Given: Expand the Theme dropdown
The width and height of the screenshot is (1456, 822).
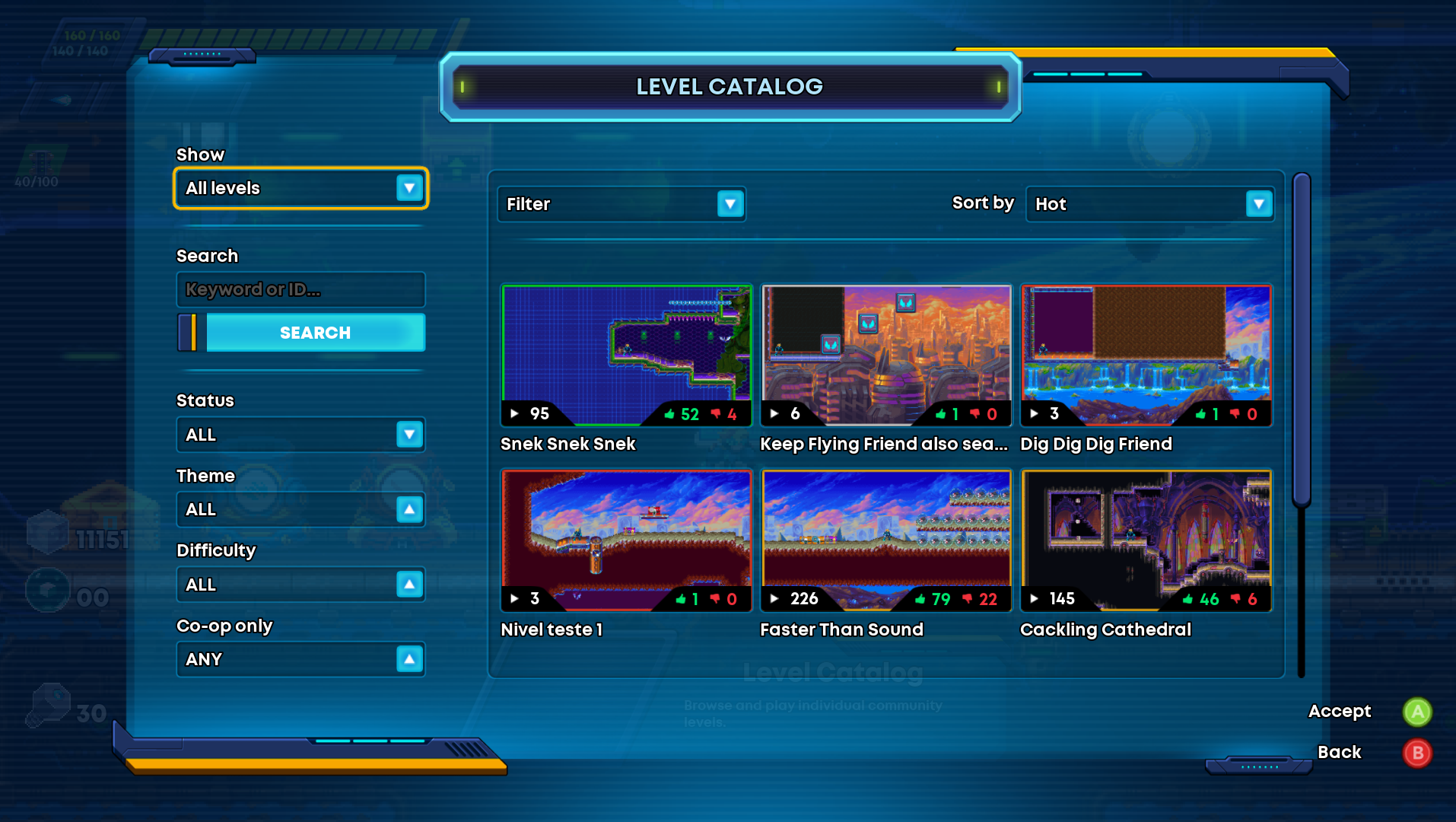Looking at the screenshot, I should [300, 509].
